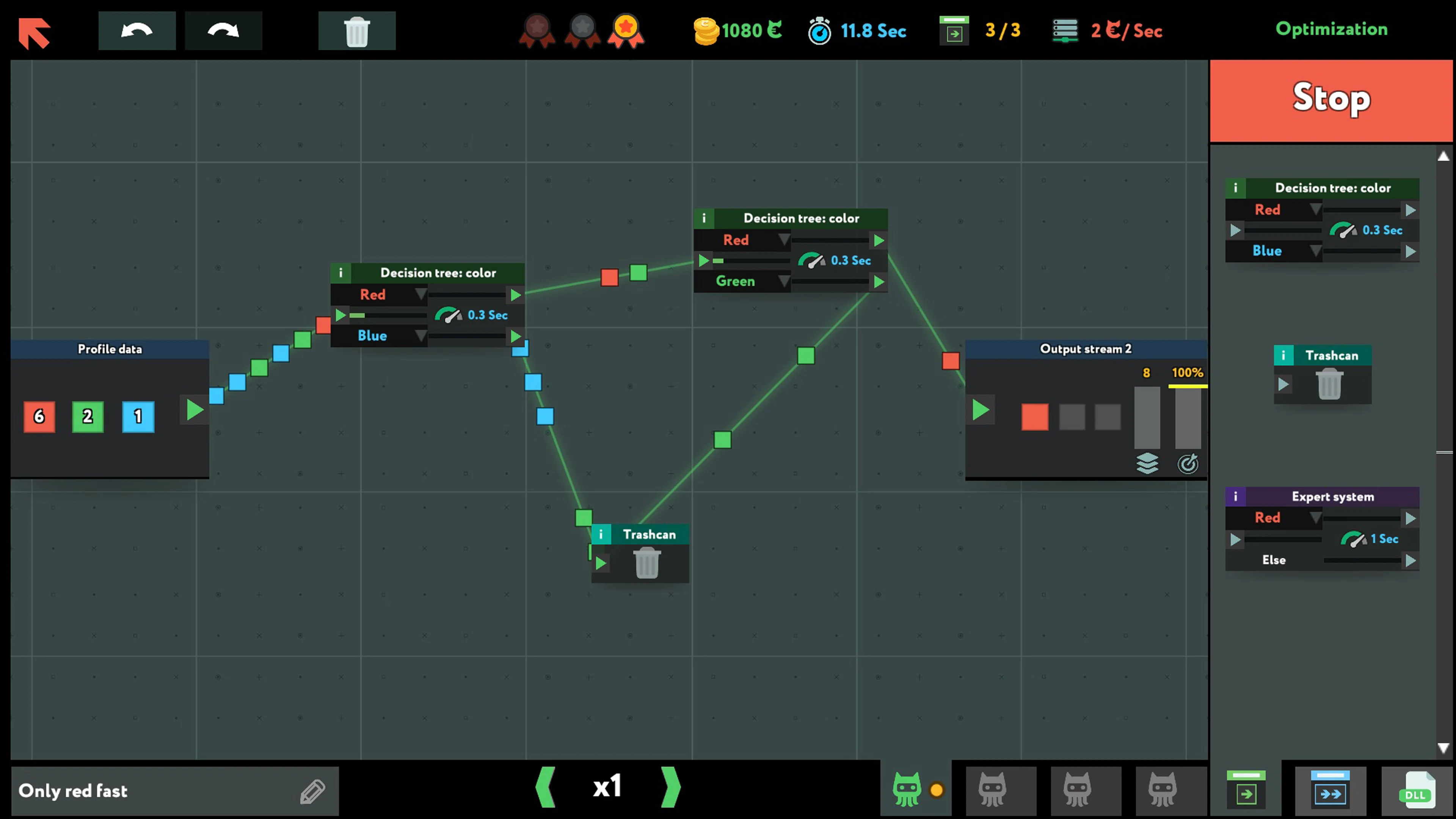Toggle the info panel on the left Decision tree node

point(341,273)
